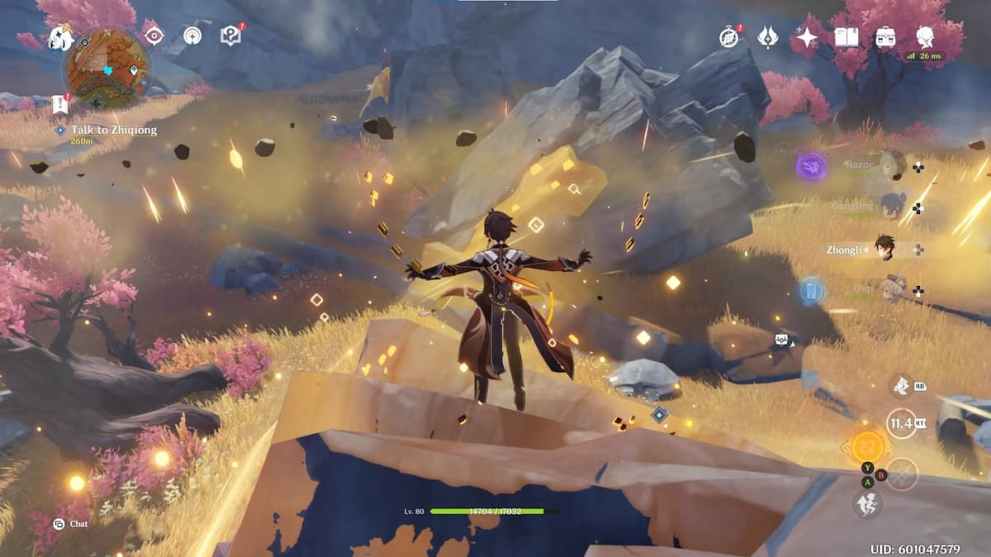Screen dimensions: 991x557
Task: Open the tutorial book with question mark
Action: click(x=231, y=36)
